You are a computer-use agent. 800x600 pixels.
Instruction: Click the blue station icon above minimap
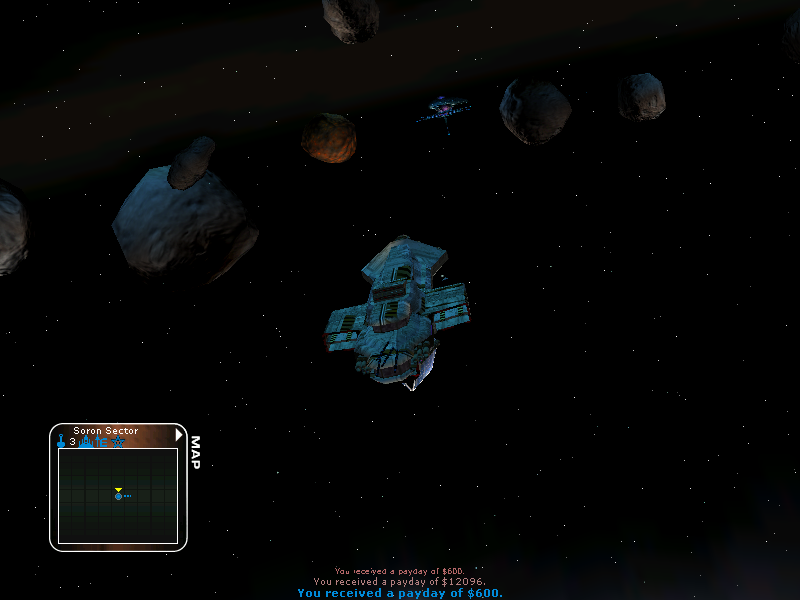86,441
